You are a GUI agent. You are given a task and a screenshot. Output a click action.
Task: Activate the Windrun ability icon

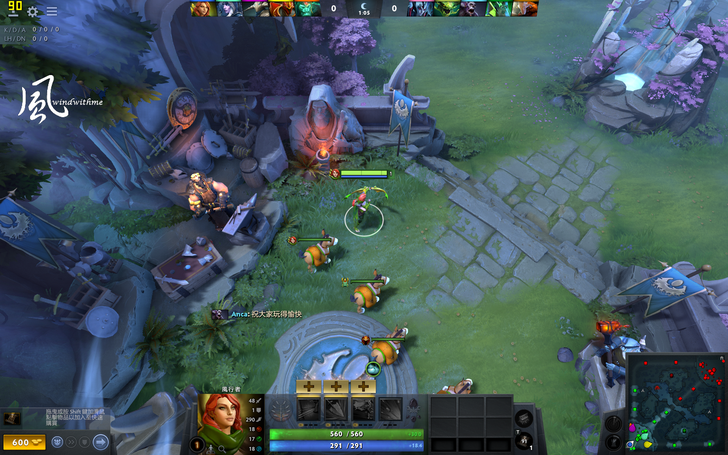pyautogui.click(x=363, y=408)
